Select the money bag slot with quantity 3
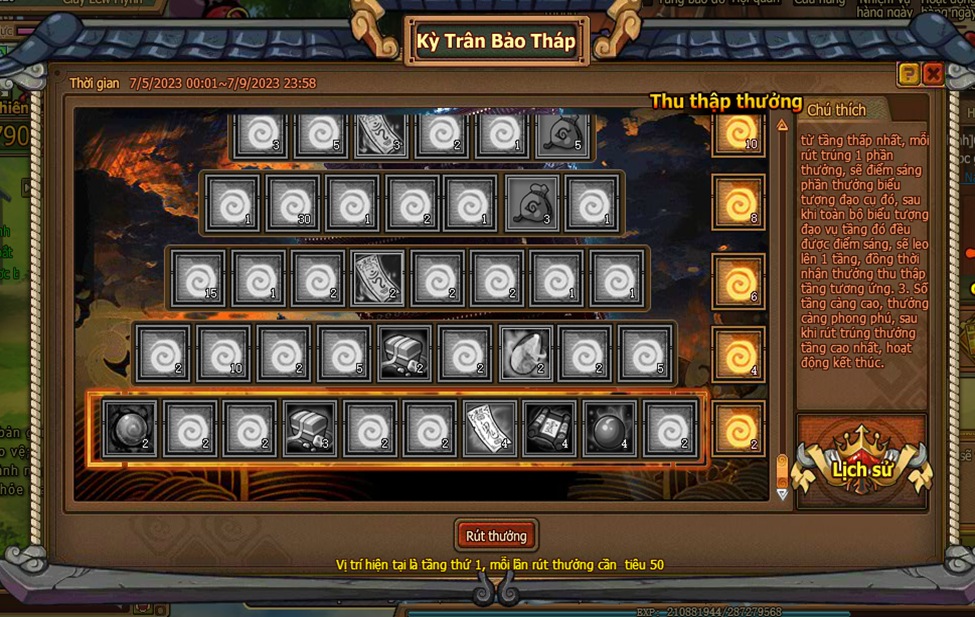Screen dimensions: 975x617 pyautogui.click(x=532, y=203)
